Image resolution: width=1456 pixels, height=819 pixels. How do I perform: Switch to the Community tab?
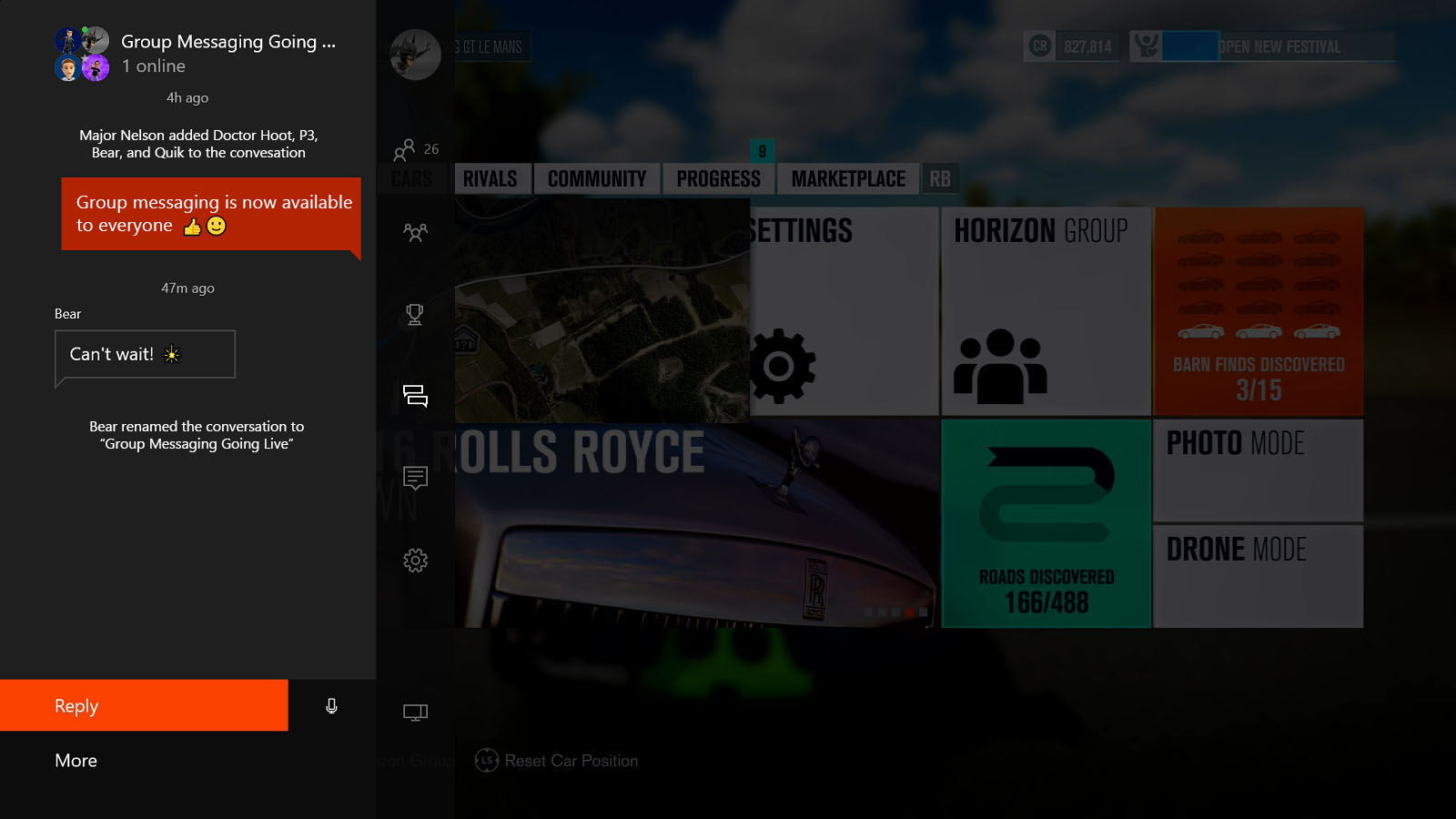pyautogui.click(x=597, y=179)
